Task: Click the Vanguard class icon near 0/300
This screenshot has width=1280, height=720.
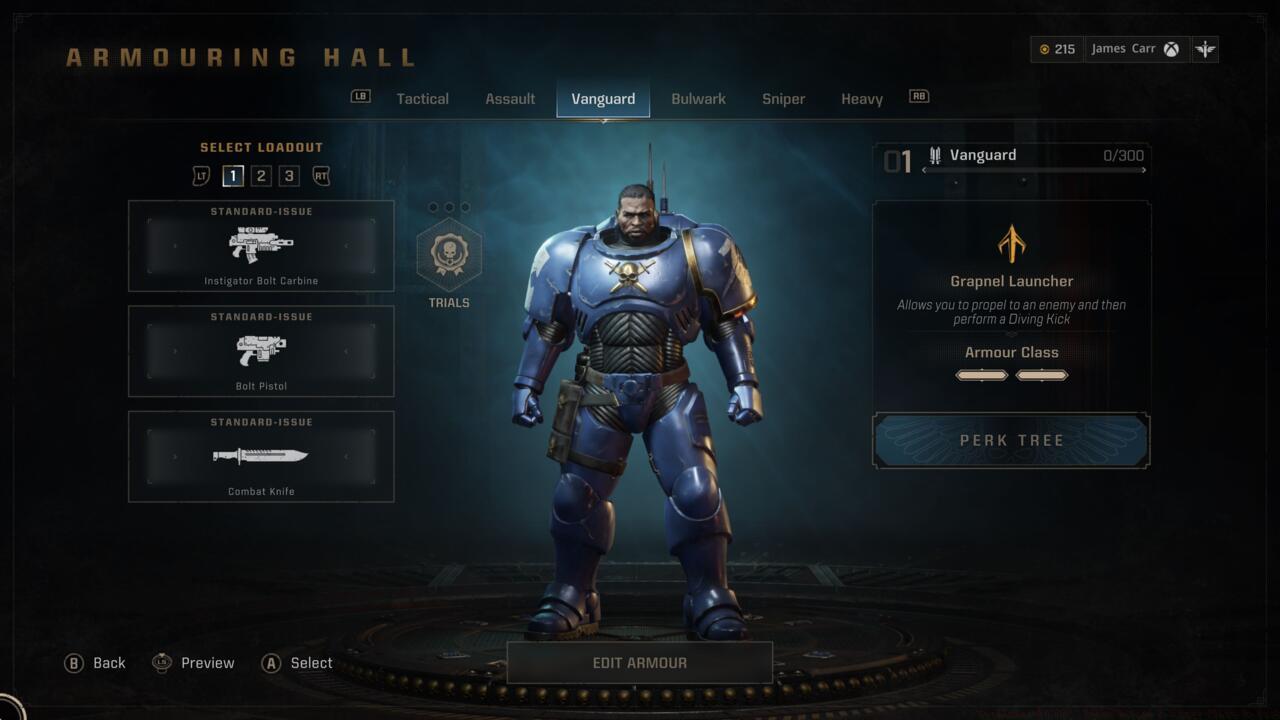Action: click(936, 154)
